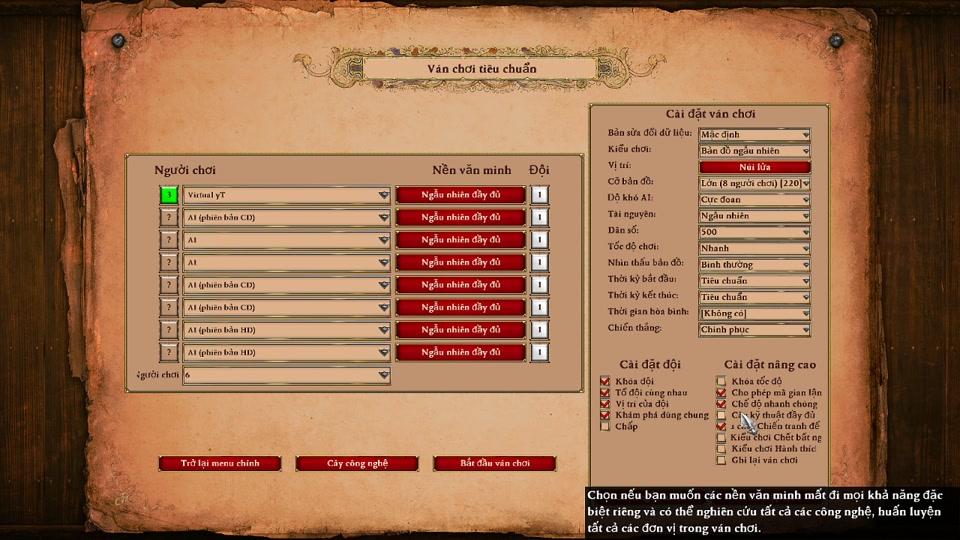Change the Kiểu chơi game type dropdown
Screen dimensions: 960x540
[754, 150]
